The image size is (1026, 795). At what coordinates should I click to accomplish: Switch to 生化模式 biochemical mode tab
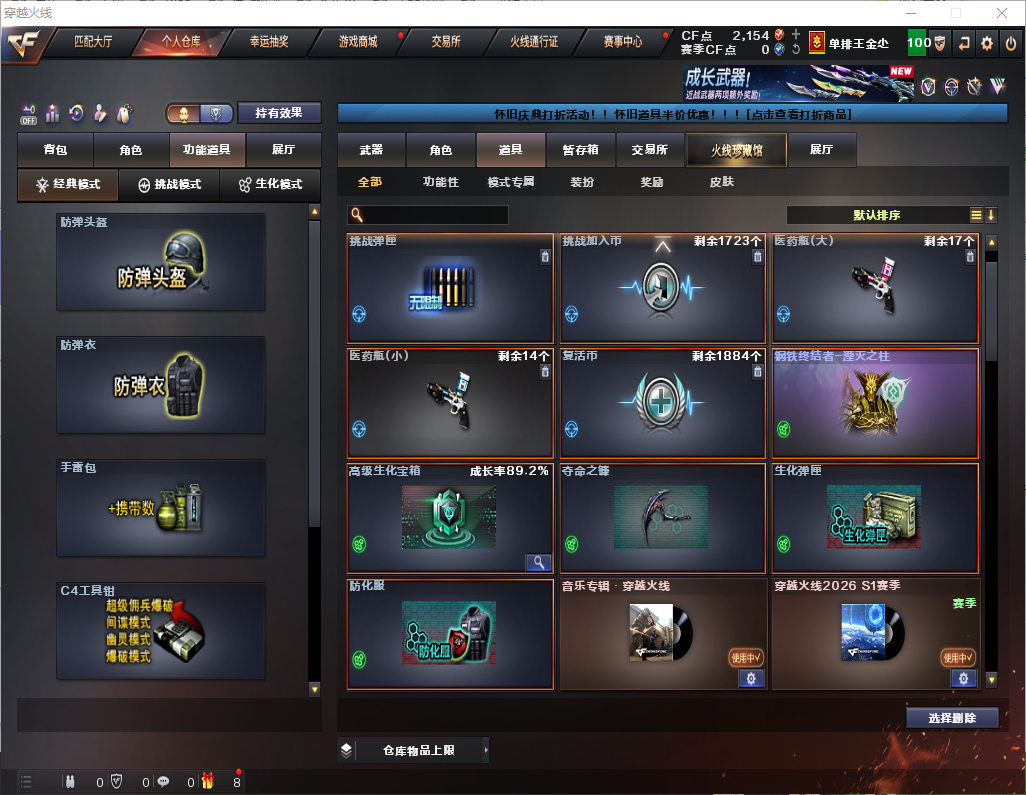[x=269, y=185]
